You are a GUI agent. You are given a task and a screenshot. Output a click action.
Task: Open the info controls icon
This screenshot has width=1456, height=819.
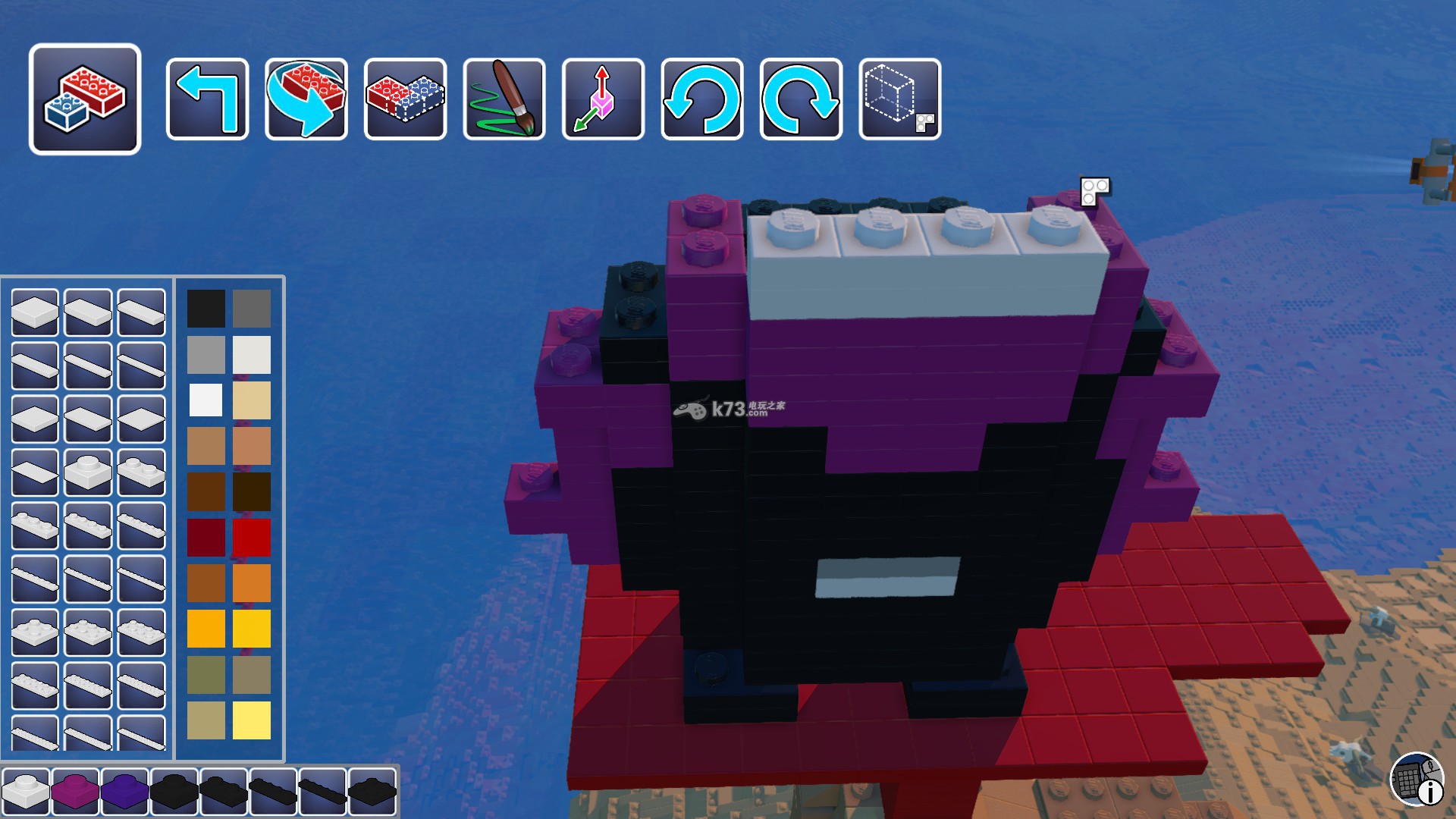[x=1417, y=778]
